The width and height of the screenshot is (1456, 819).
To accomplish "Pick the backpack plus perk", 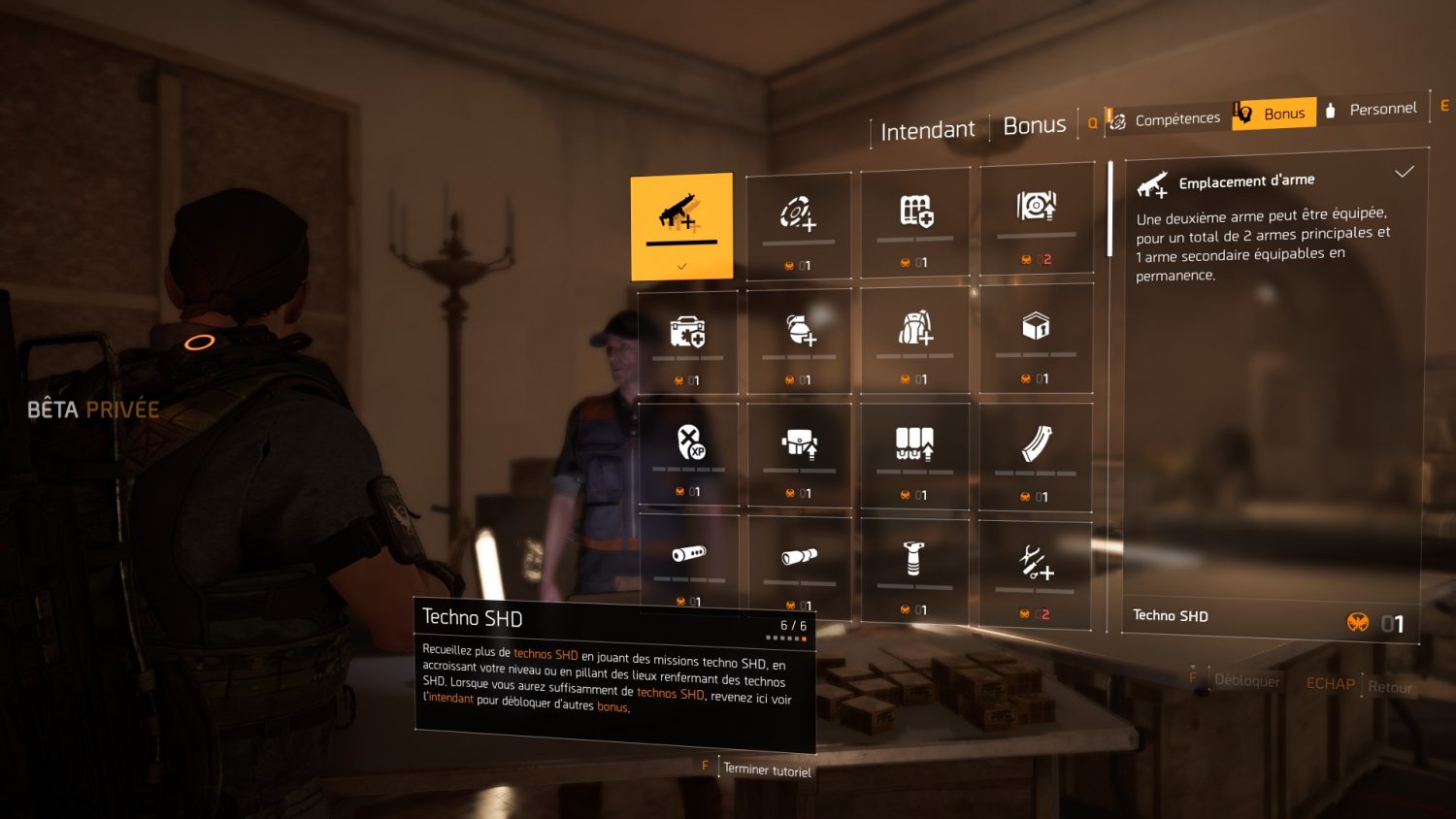I will pyautogui.click(x=914, y=337).
